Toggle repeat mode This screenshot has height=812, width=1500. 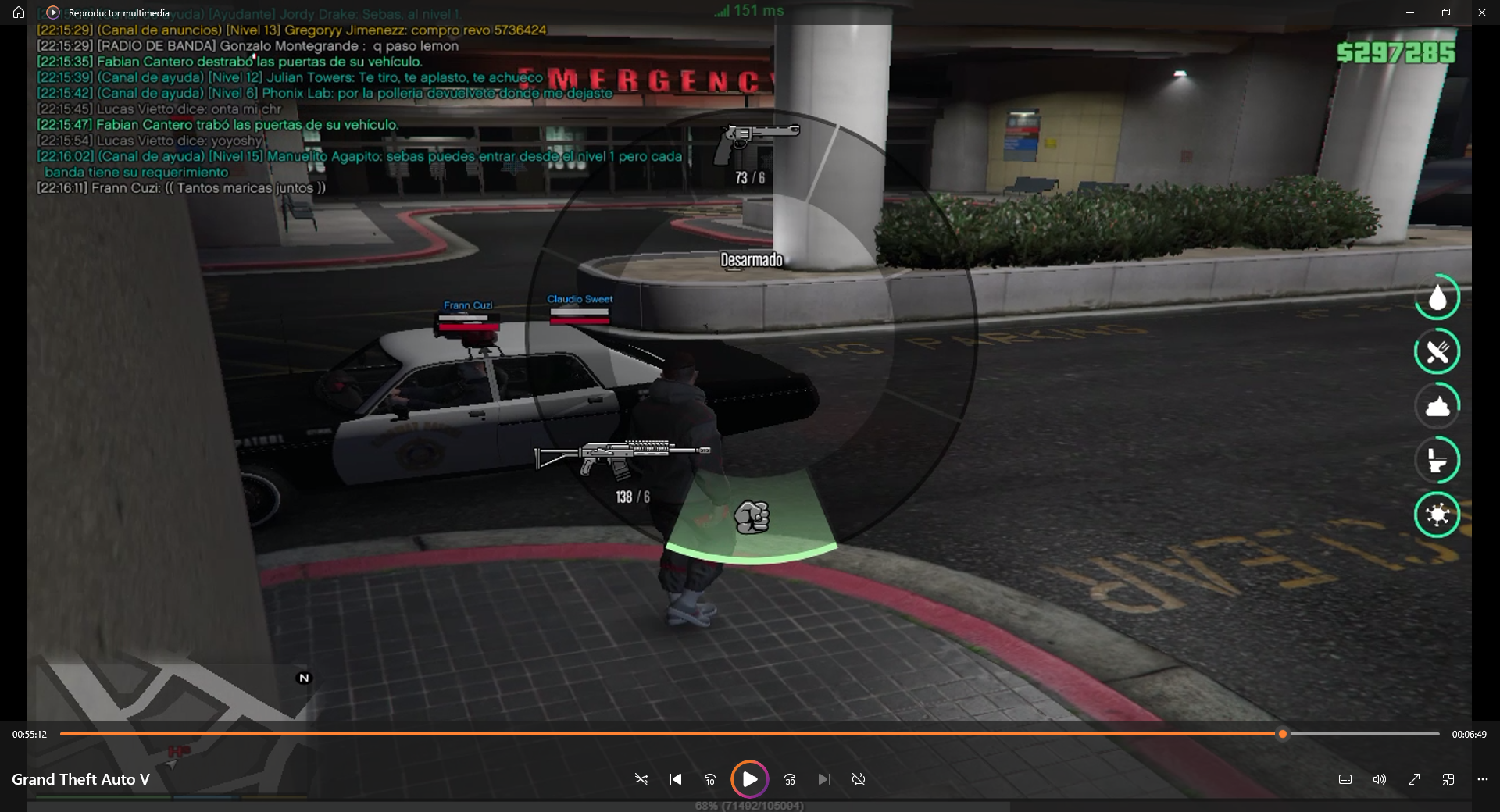coord(859,779)
